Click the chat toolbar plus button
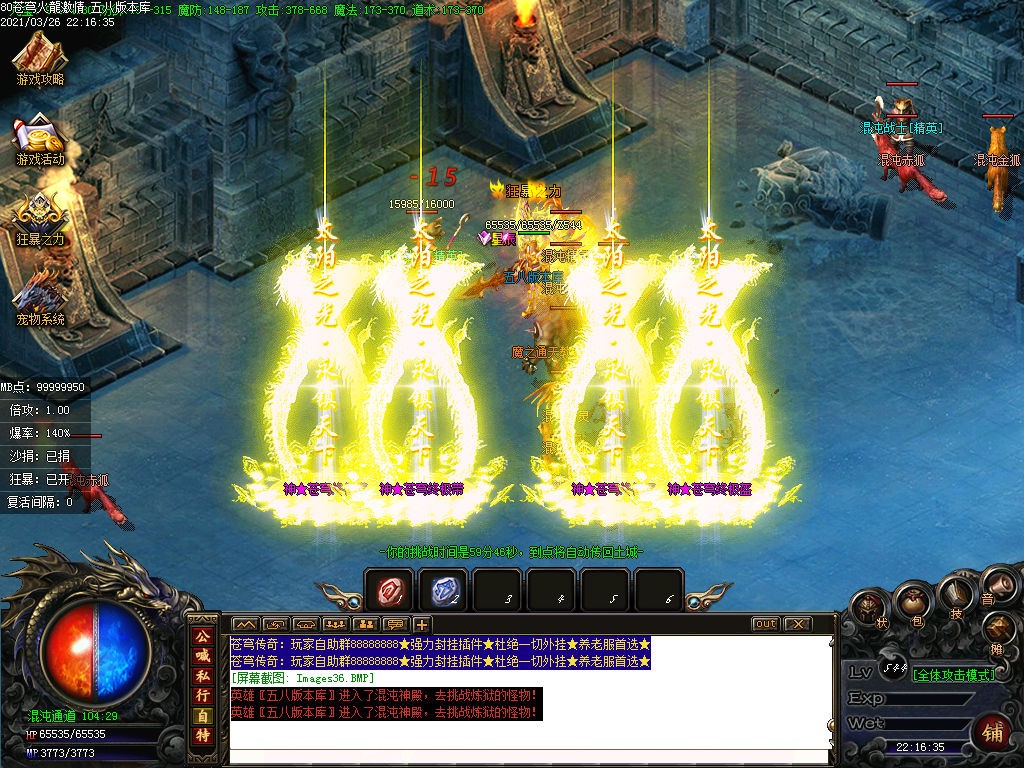The height and width of the screenshot is (768, 1024). coord(422,624)
